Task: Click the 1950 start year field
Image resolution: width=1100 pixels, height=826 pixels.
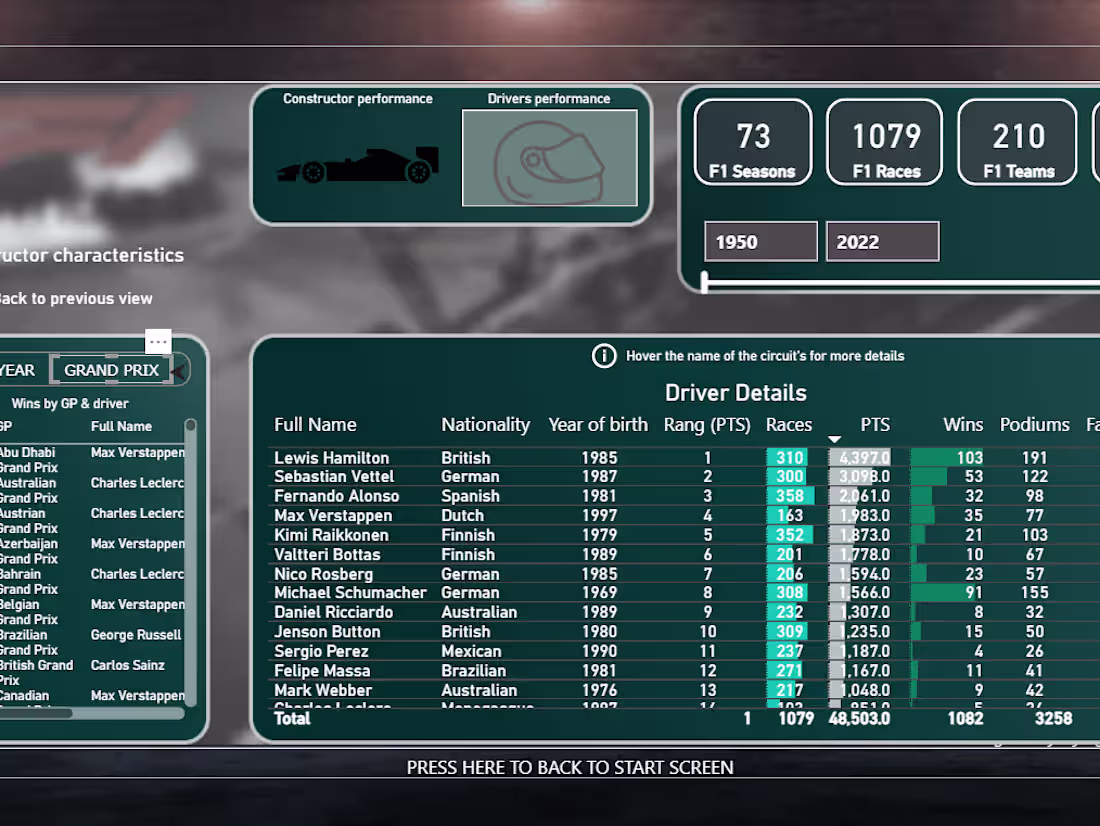Action: tap(760, 242)
